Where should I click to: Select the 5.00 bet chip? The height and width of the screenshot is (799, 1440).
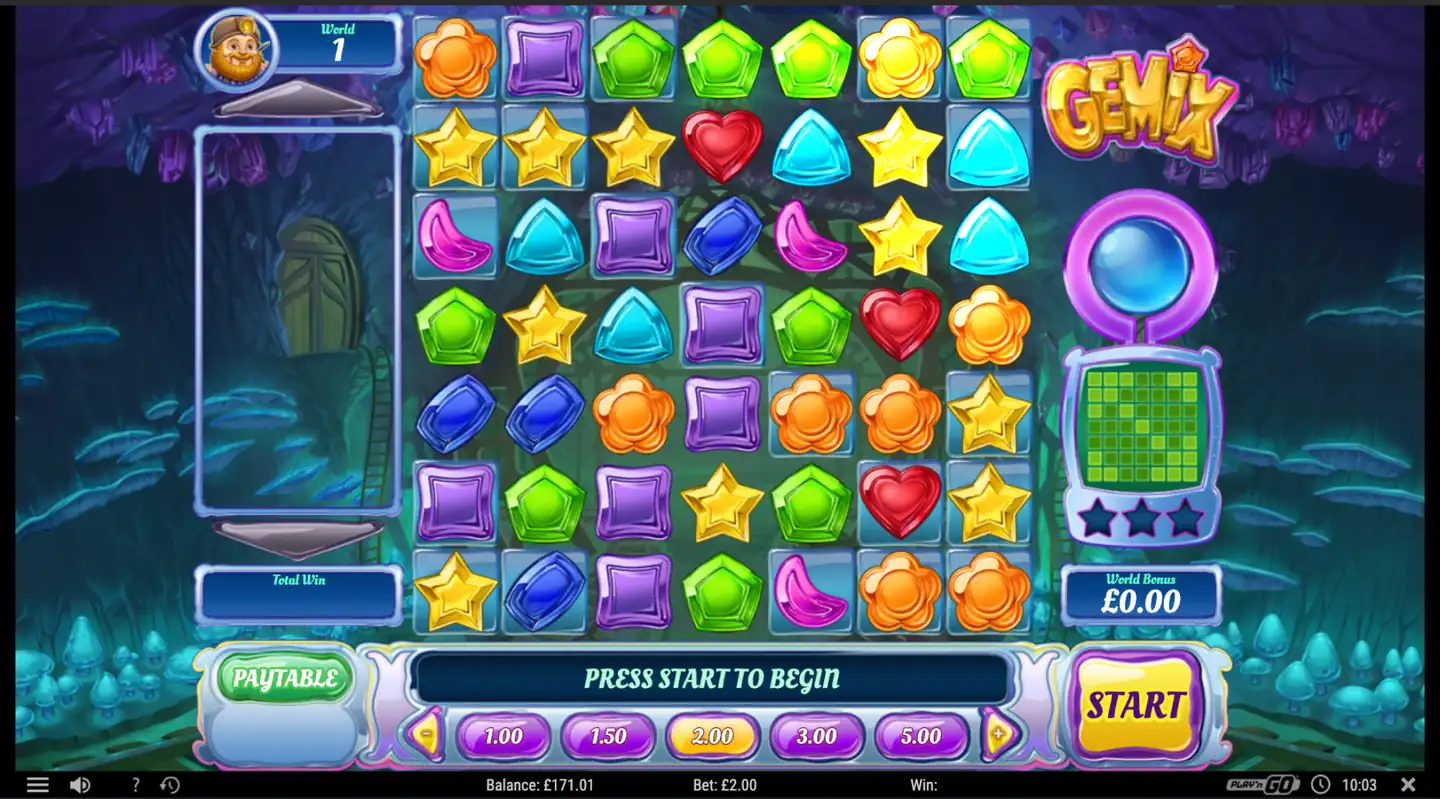click(920, 737)
